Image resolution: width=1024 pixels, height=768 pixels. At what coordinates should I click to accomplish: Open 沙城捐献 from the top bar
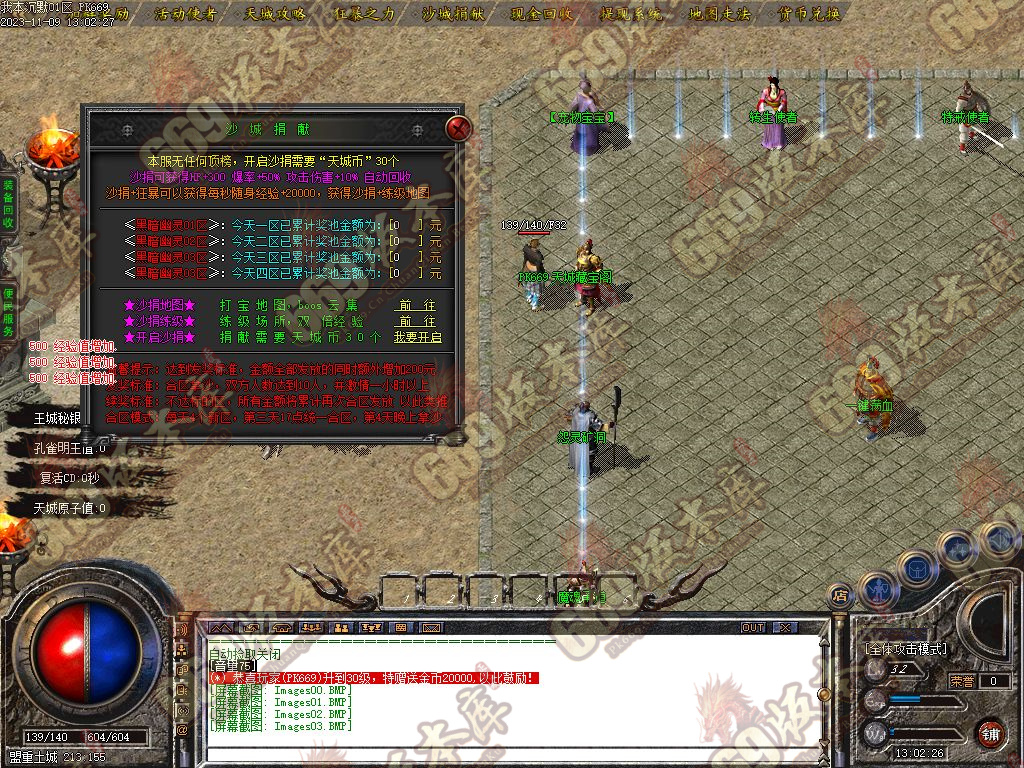452,14
